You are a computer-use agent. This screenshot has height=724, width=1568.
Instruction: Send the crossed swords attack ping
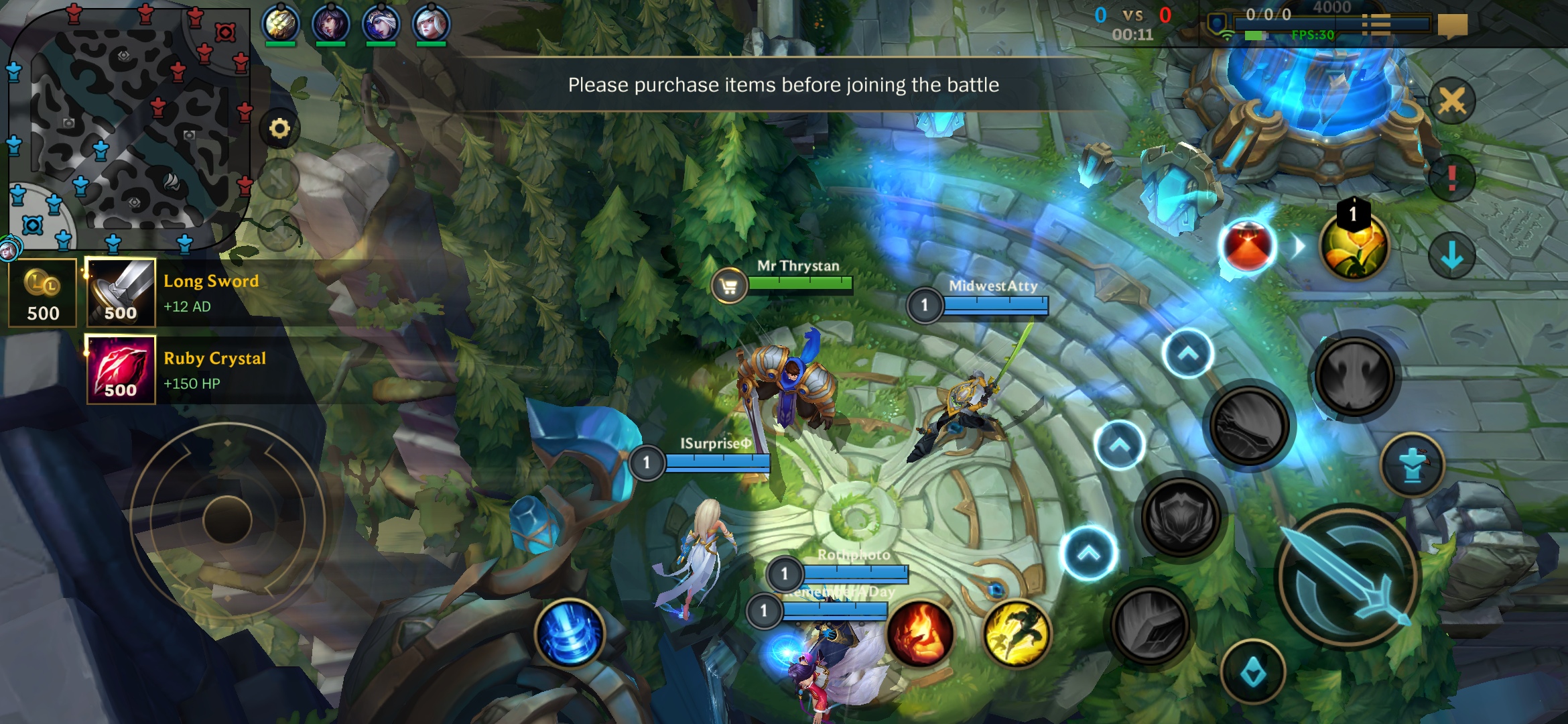(x=1451, y=102)
